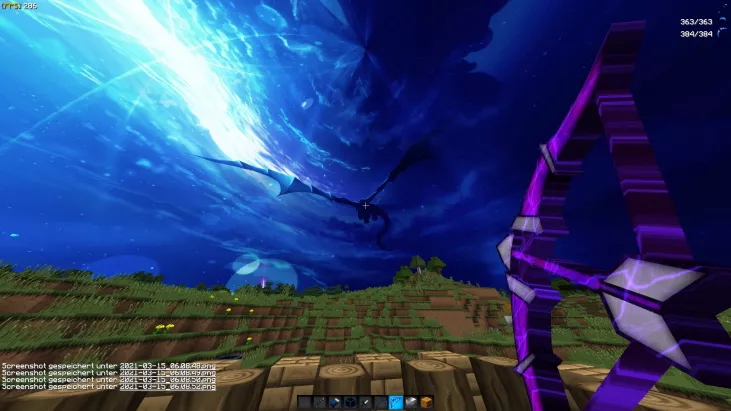The width and height of the screenshot is (731, 411).
Task: Pick the blue and white item slot
Action: 334,402
